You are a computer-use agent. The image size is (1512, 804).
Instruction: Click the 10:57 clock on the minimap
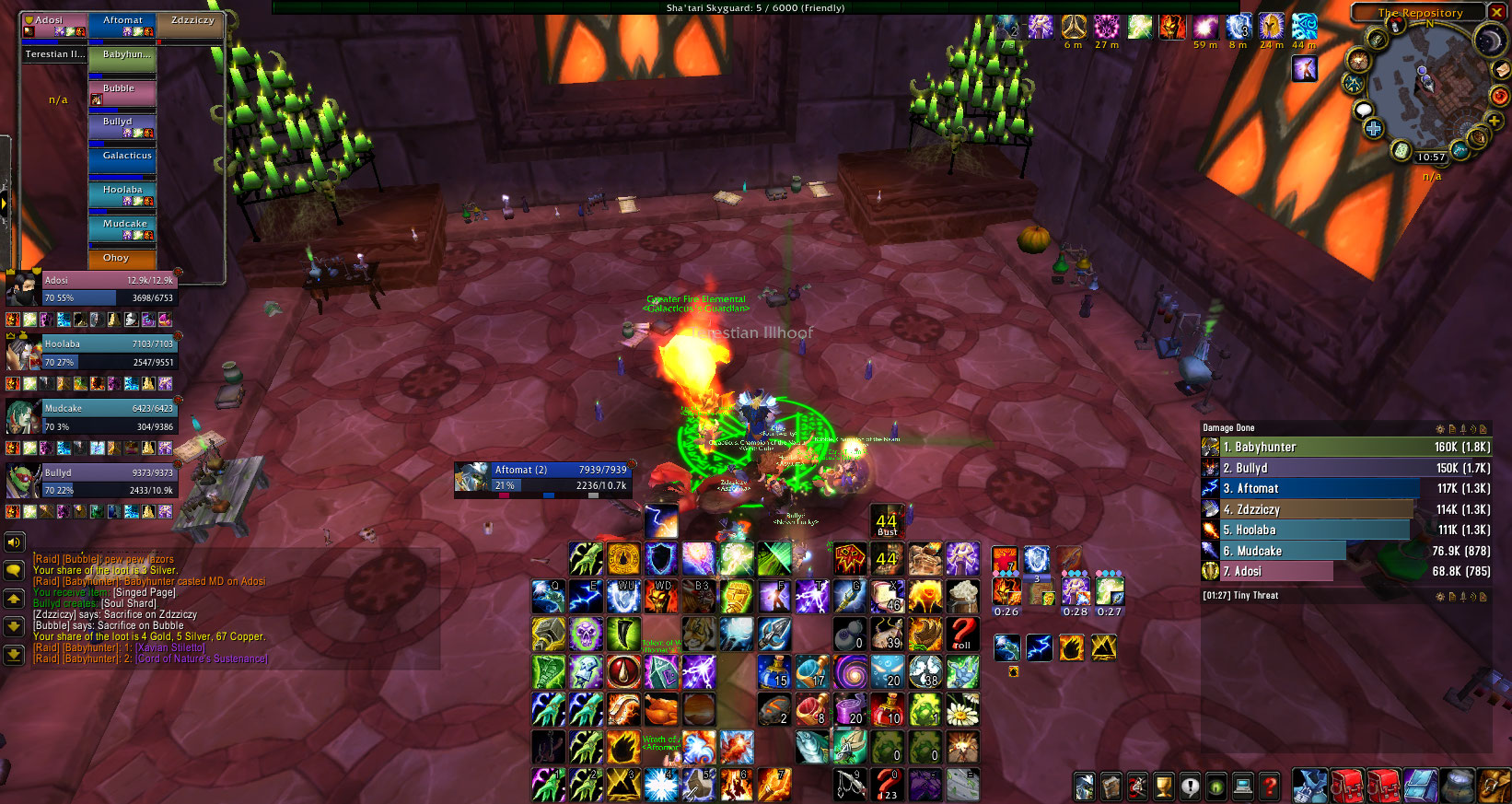coord(1430,157)
